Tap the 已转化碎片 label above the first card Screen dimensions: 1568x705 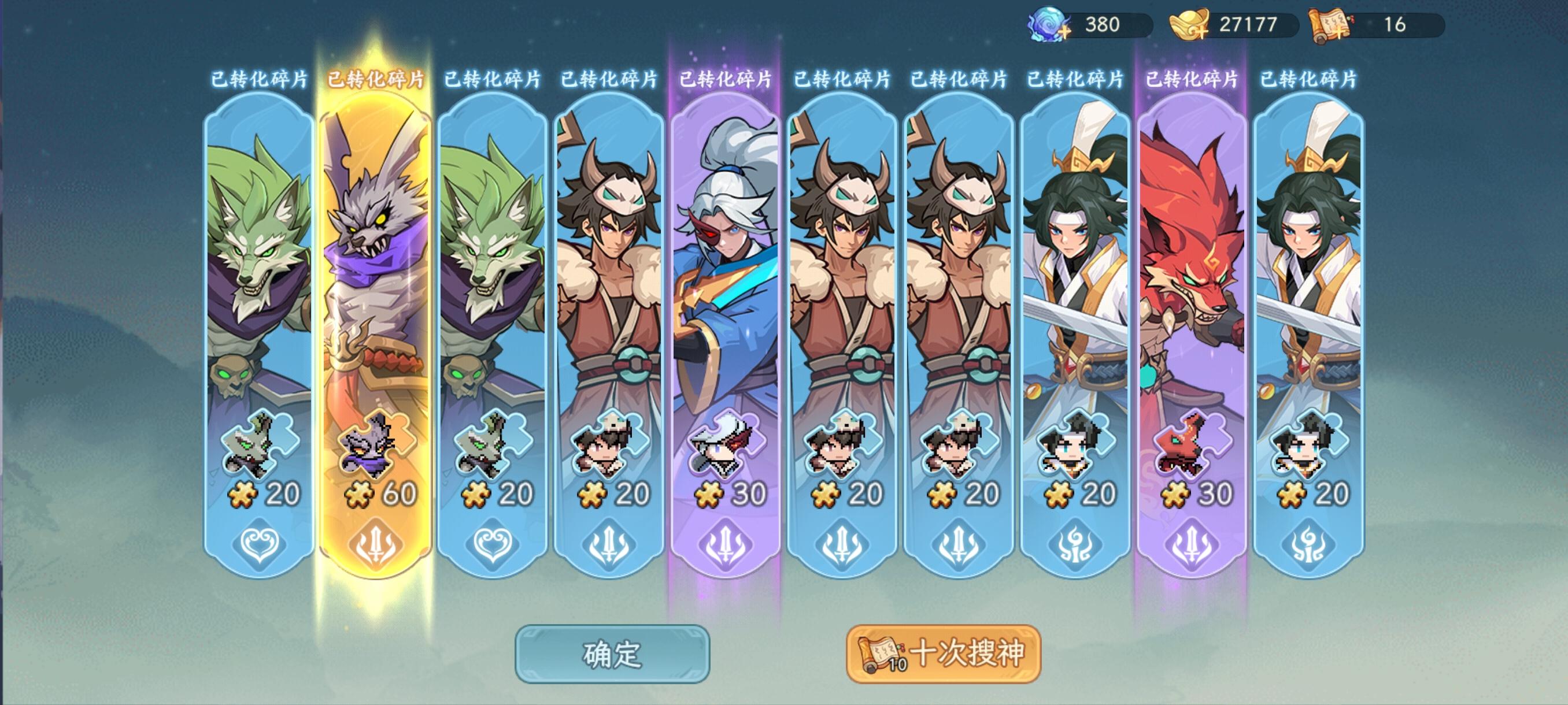pos(258,80)
